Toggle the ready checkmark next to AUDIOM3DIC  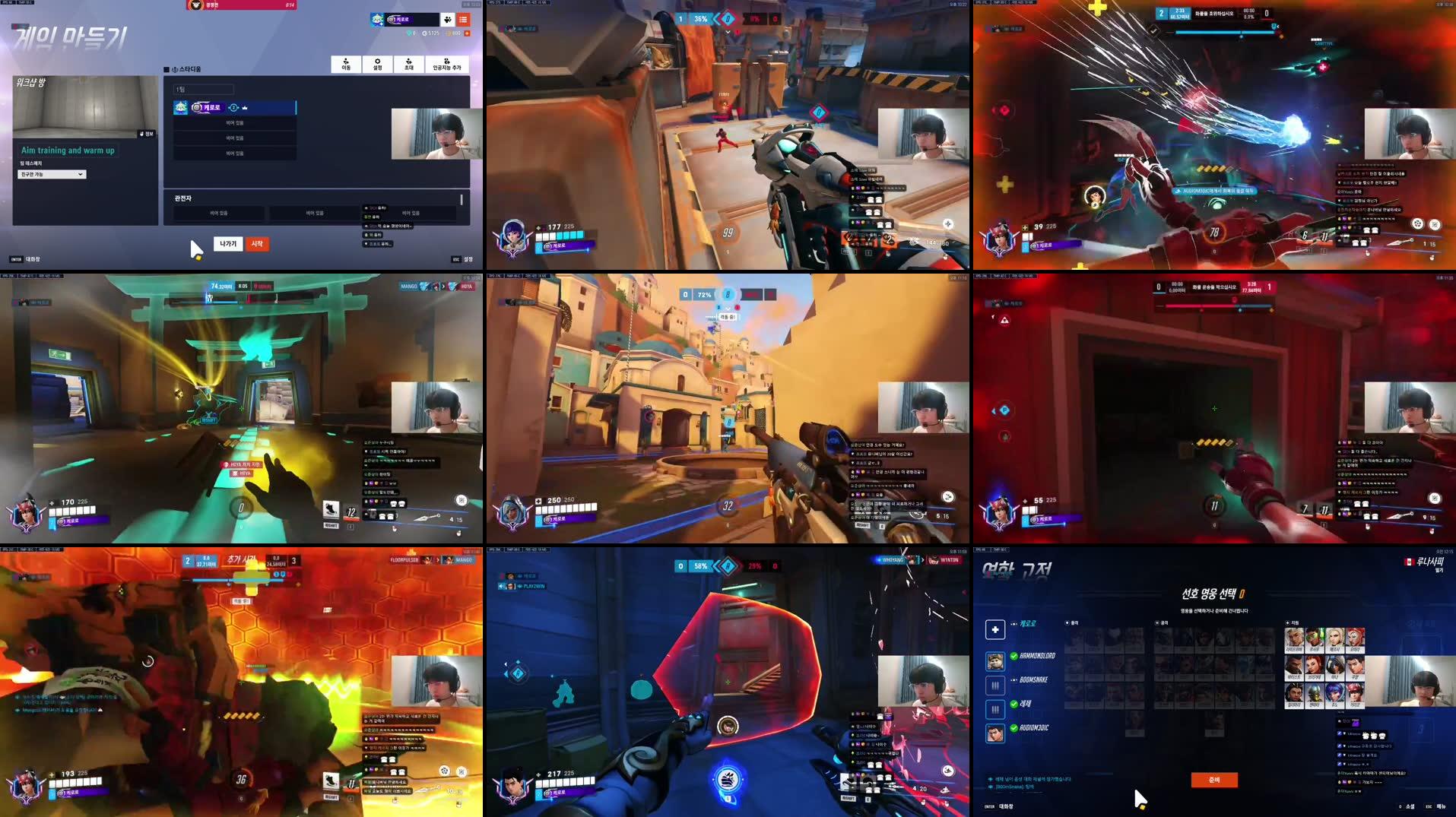tap(1013, 728)
